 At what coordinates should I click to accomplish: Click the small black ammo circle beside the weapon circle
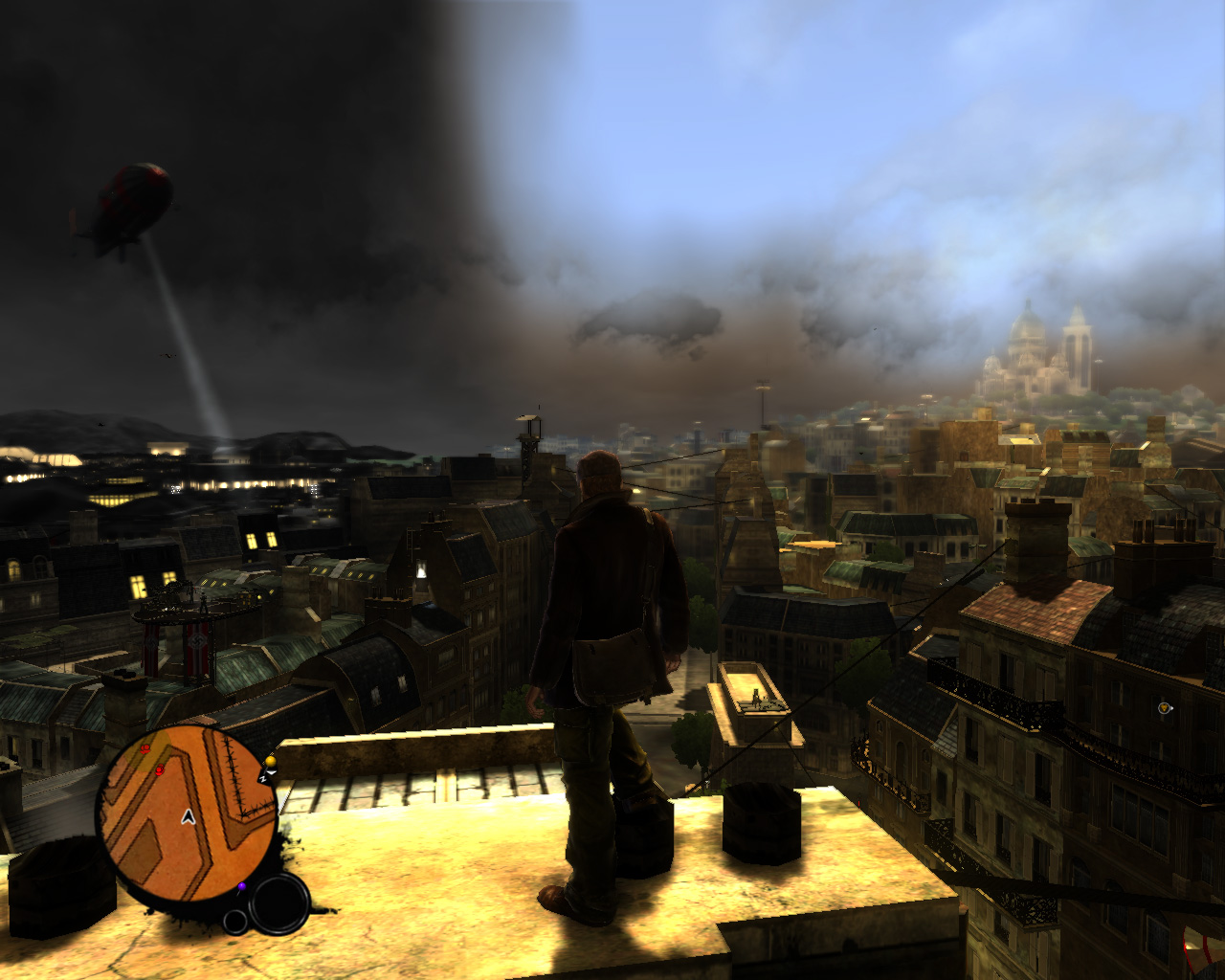(x=234, y=922)
